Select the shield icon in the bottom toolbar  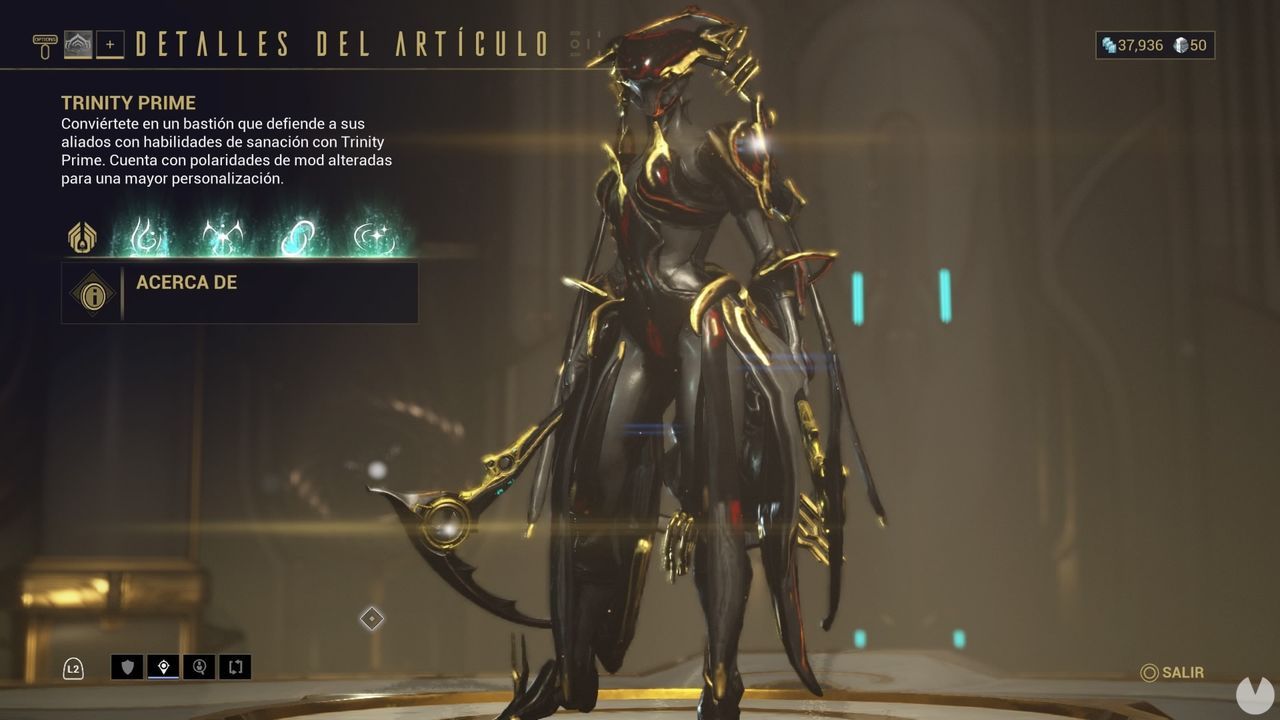point(128,667)
